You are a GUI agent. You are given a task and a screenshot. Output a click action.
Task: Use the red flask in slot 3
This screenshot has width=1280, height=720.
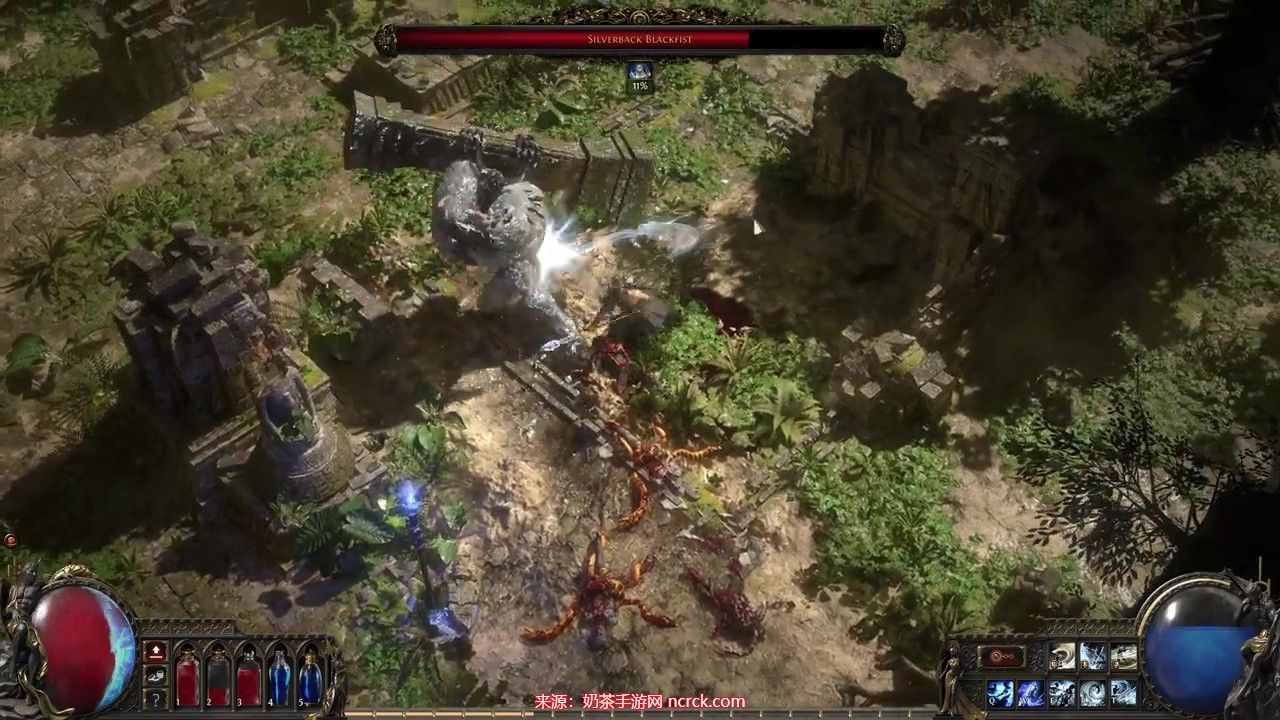249,678
